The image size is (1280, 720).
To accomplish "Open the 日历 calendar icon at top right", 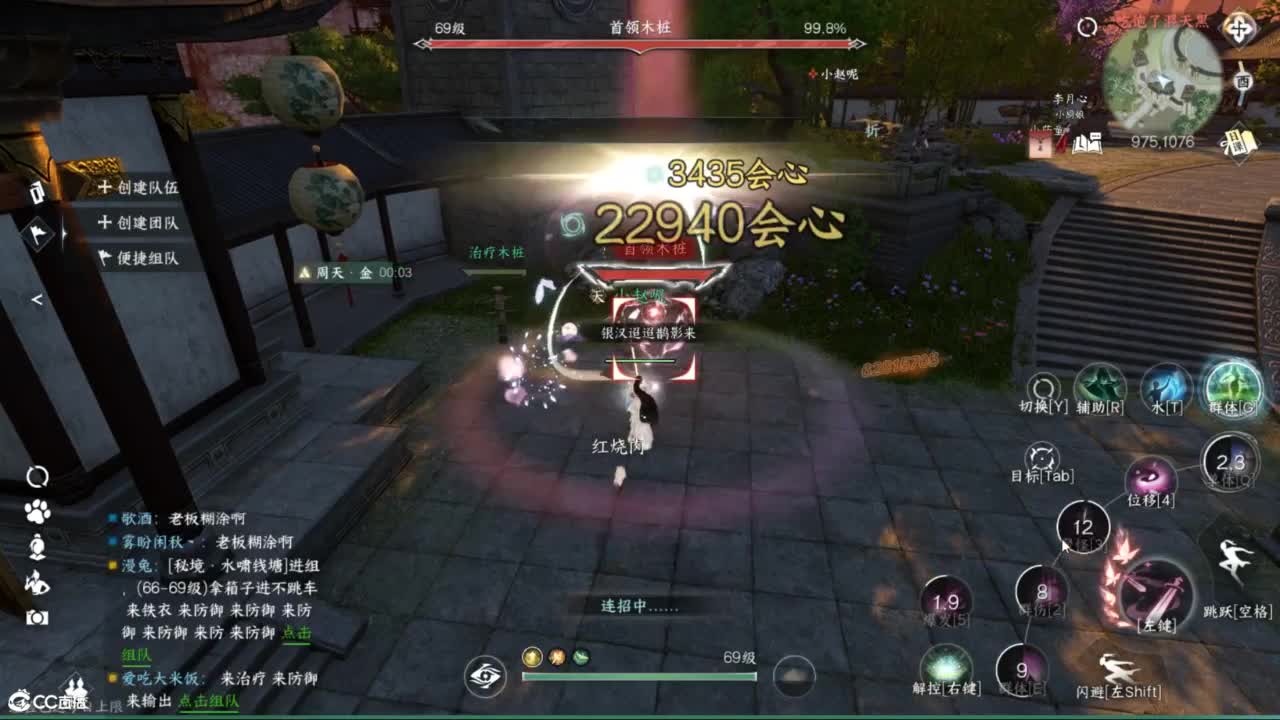I will tap(1240, 143).
